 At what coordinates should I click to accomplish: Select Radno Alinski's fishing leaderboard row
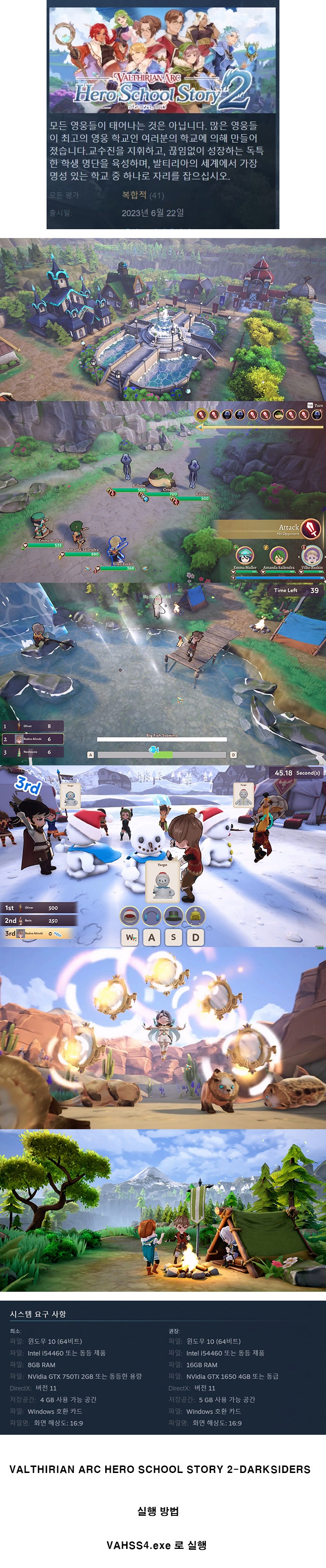point(32,739)
